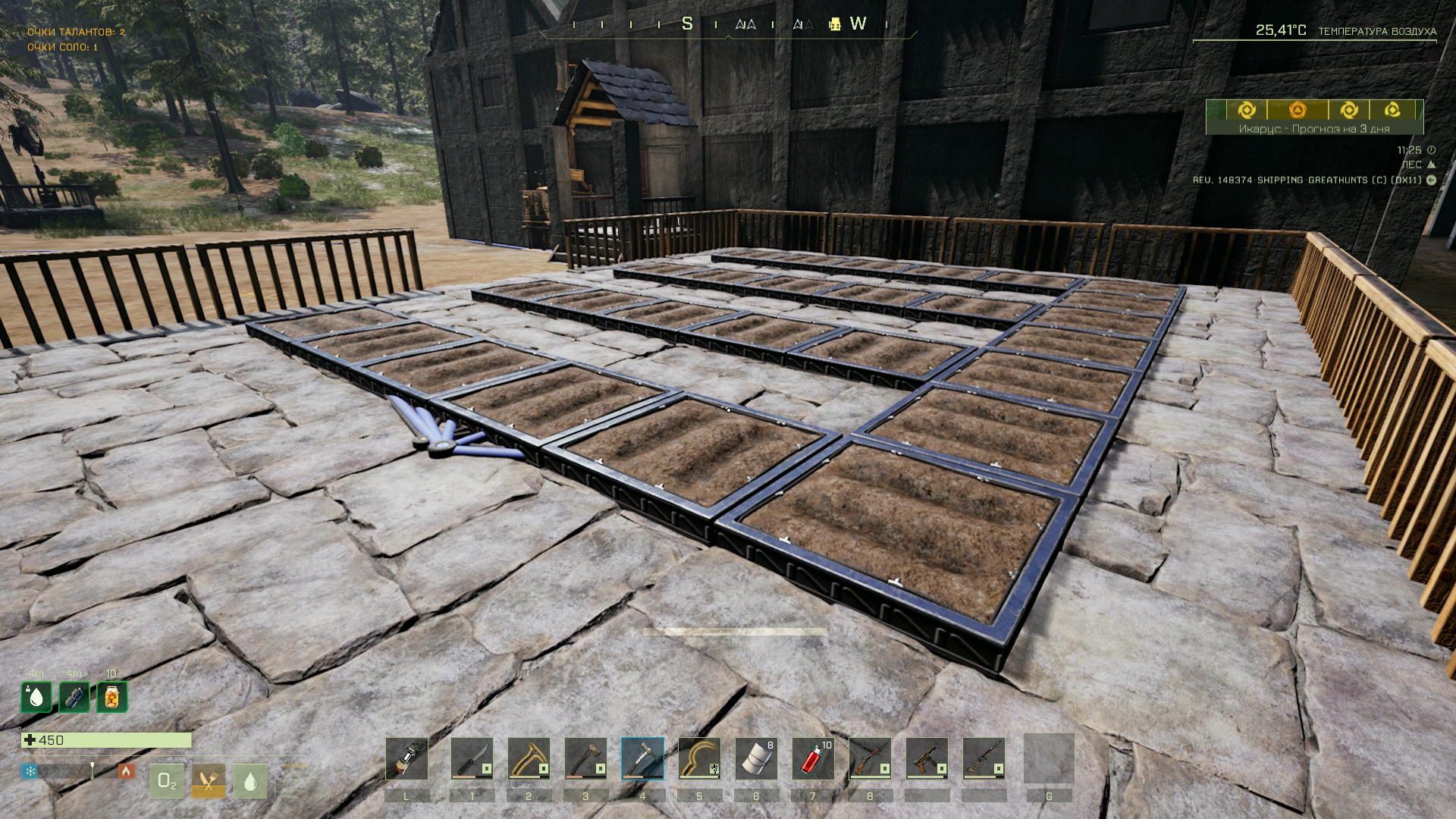The height and width of the screenshot is (819, 1456).
Task: Select the submachine gun hotbar slot
Action: (927, 758)
